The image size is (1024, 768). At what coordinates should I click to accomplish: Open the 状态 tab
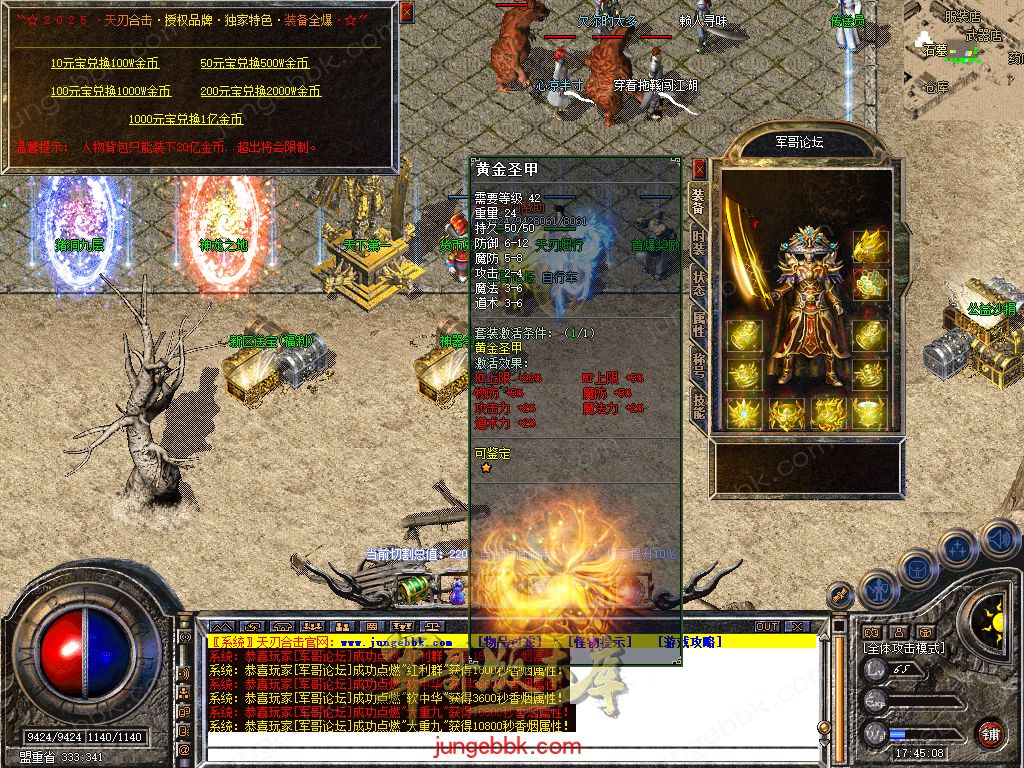tap(699, 285)
